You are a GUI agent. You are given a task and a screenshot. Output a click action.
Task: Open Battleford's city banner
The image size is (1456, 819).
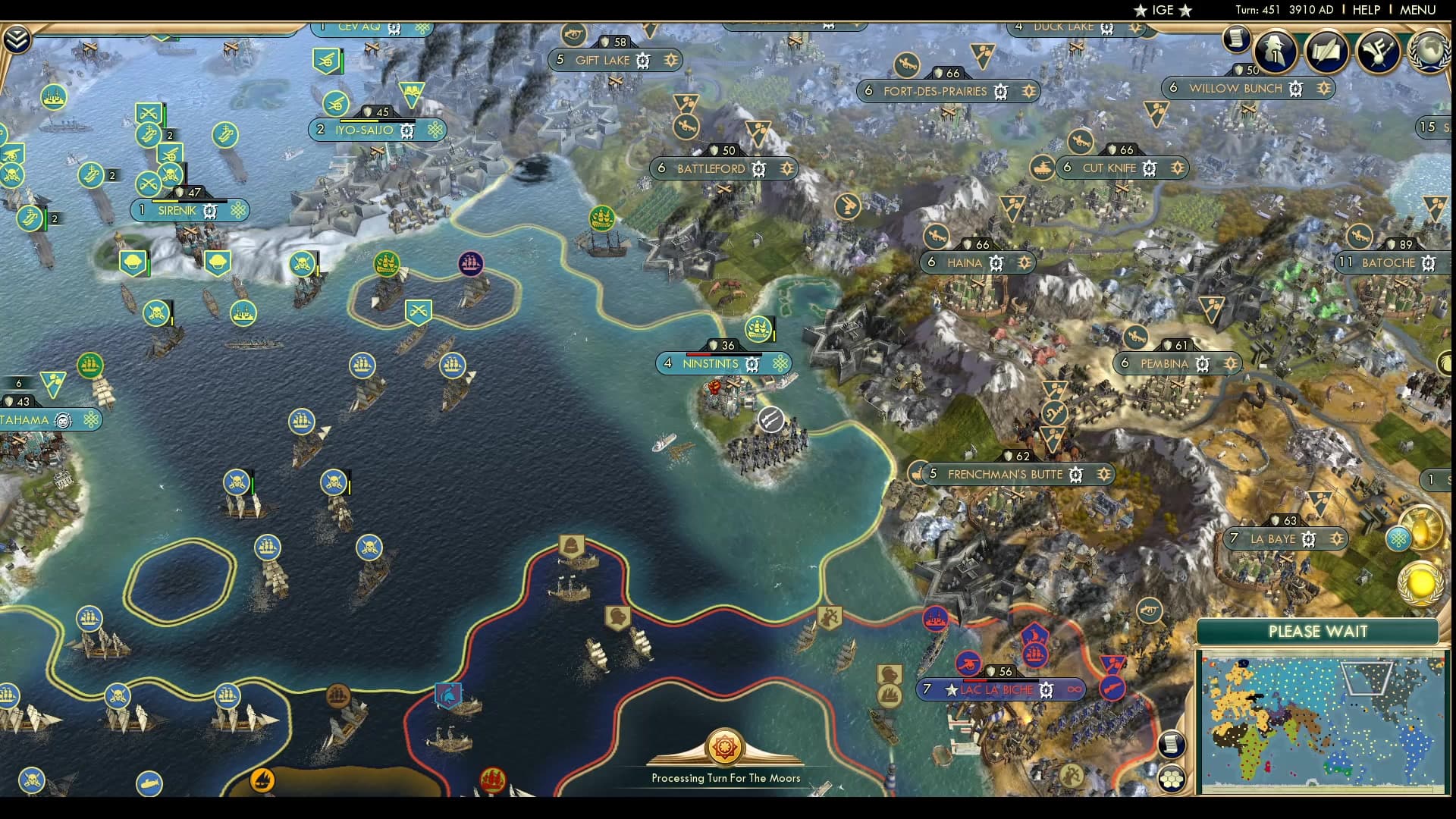click(713, 168)
